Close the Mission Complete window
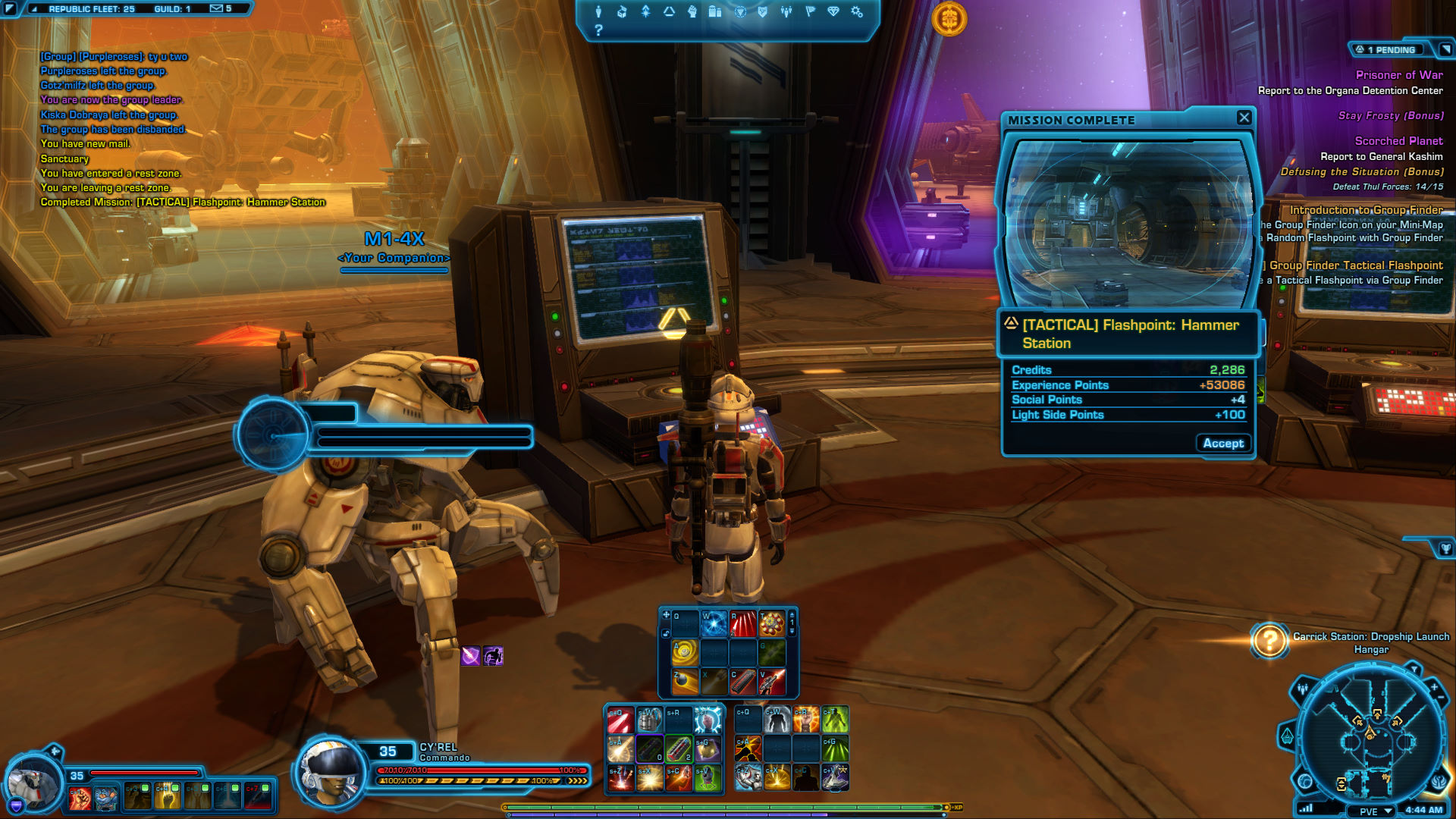The width and height of the screenshot is (1456, 819). [x=1244, y=118]
